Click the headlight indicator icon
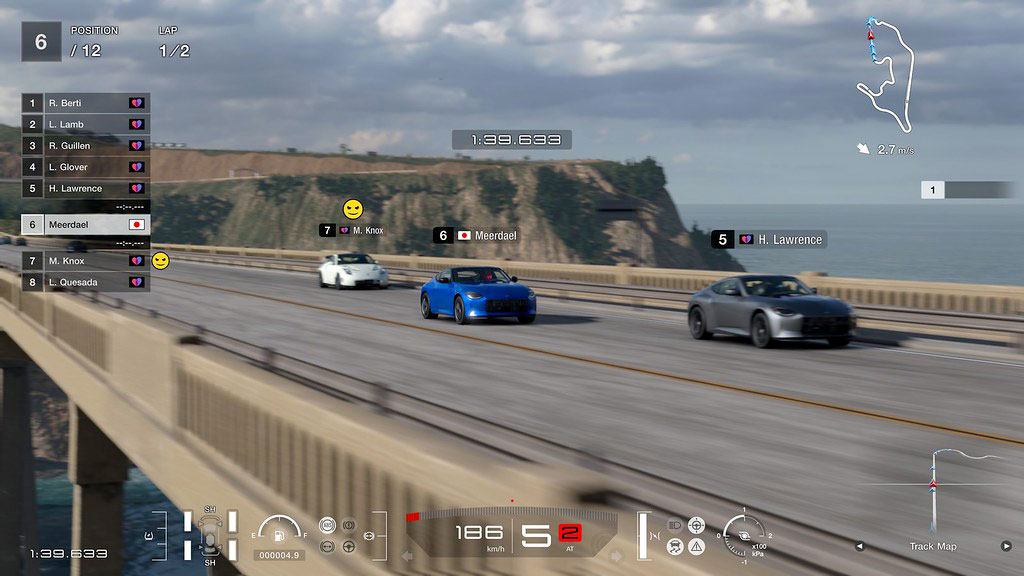1024x576 pixels. pyautogui.click(x=675, y=525)
